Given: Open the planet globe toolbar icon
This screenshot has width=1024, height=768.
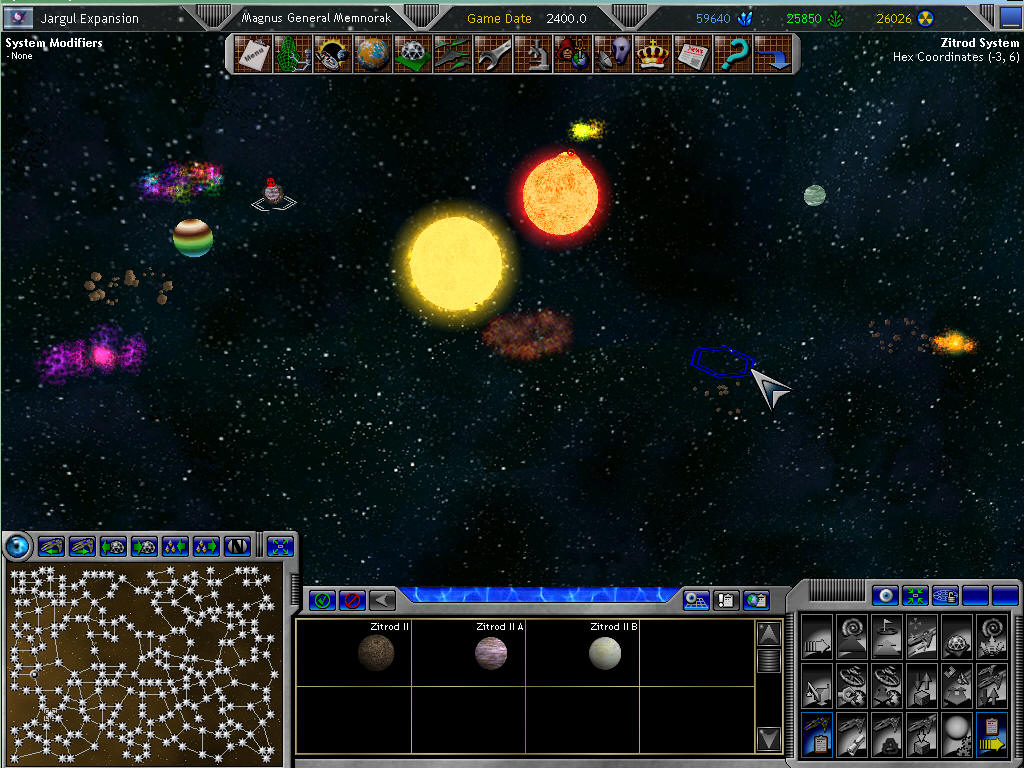Looking at the screenshot, I should coord(372,54).
